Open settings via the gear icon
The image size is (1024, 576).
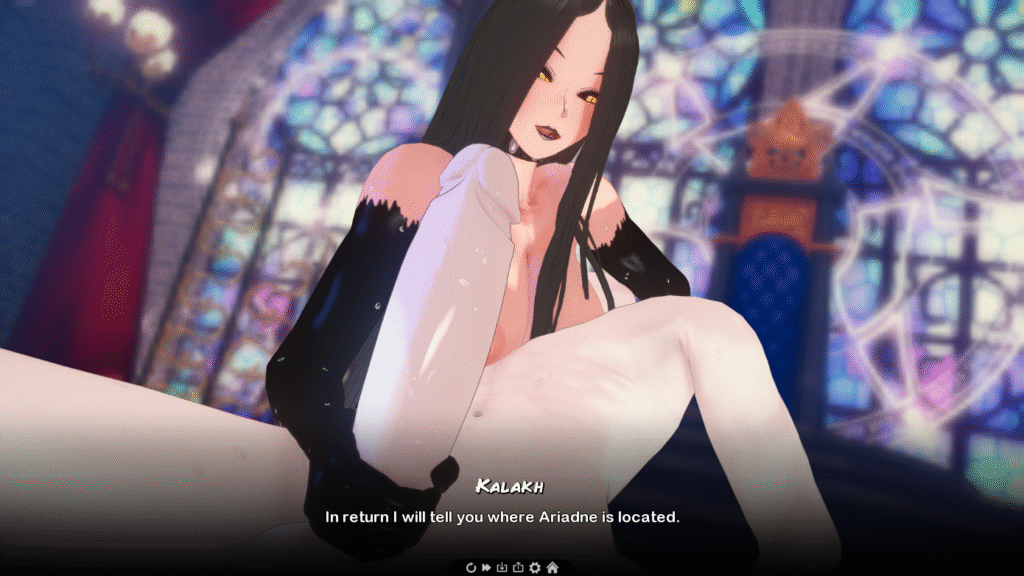(535, 567)
